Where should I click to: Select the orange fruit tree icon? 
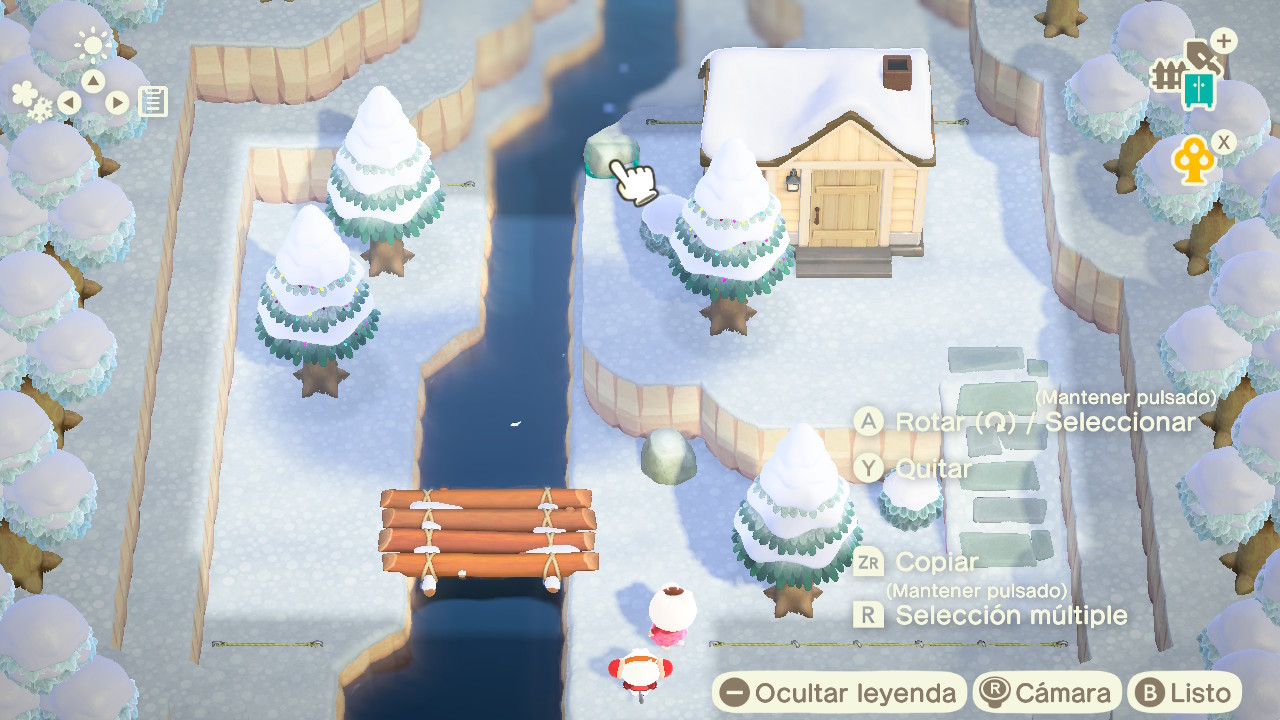pos(1193,162)
